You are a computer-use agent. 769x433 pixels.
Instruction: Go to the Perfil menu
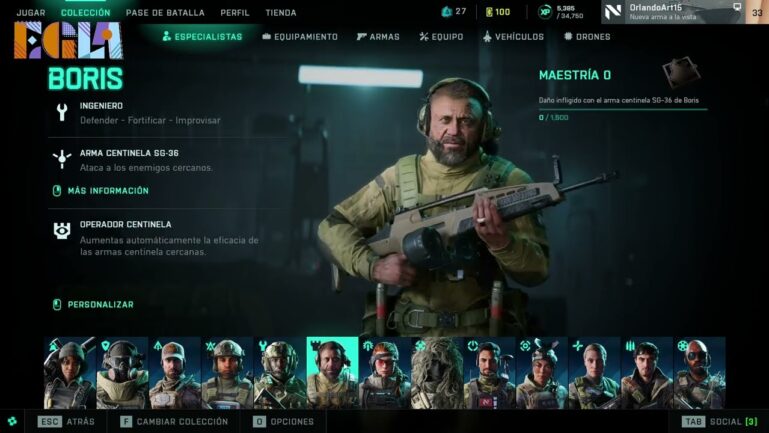coord(234,13)
